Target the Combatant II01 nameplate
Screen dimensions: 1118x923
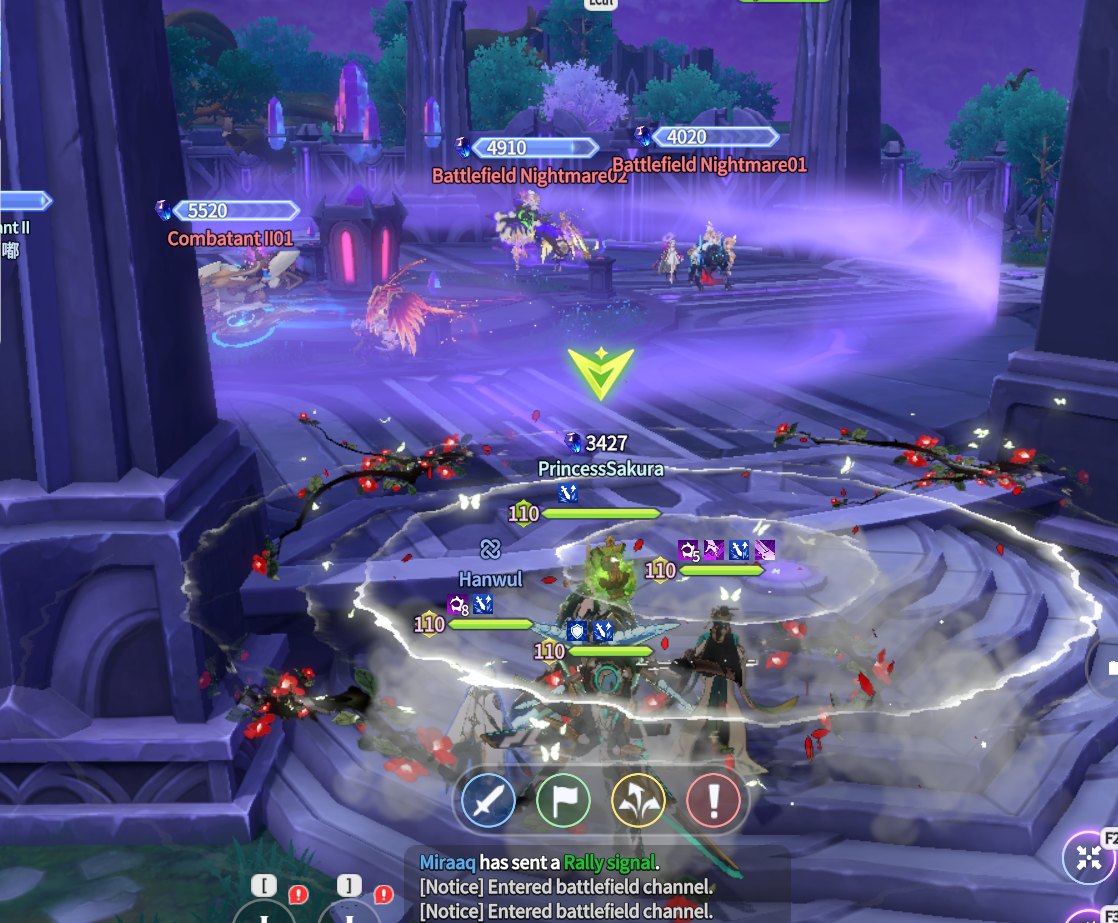(230, 238)
